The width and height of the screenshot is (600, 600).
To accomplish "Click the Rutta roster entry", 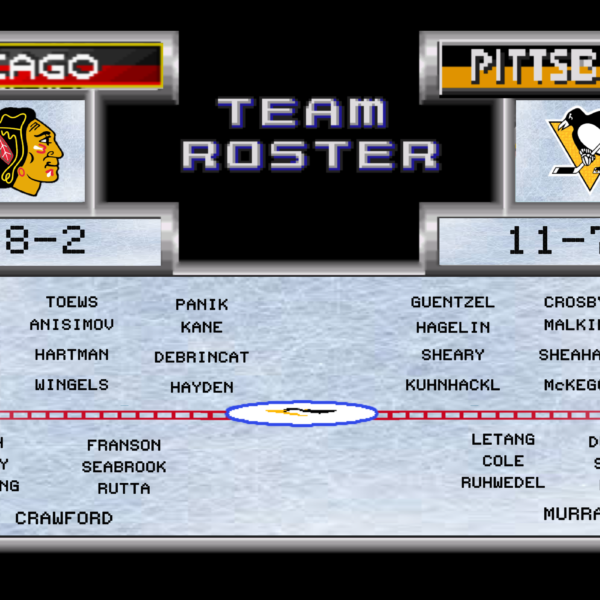I will (x=124, y=489).
